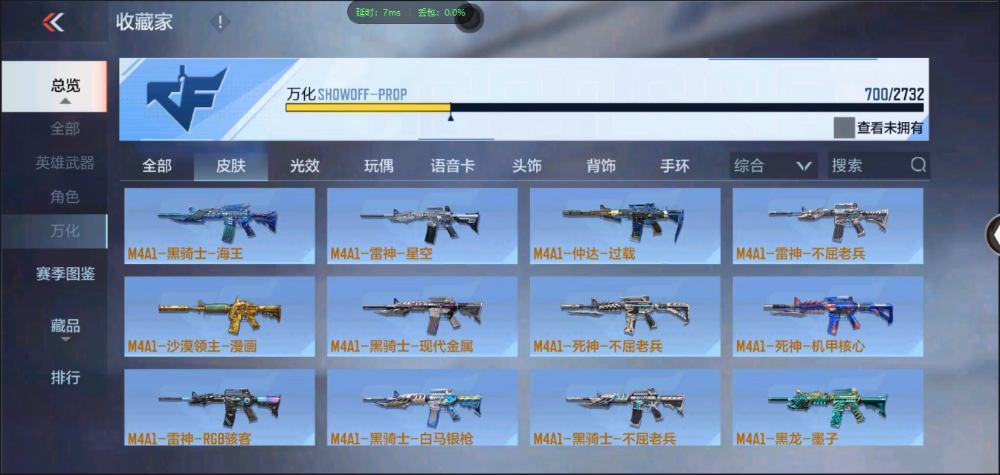Screen dimensions: 1000x475
Task: Choose the M4A1-沙漠领主-漫画 skin card
Action: point(219,316)
